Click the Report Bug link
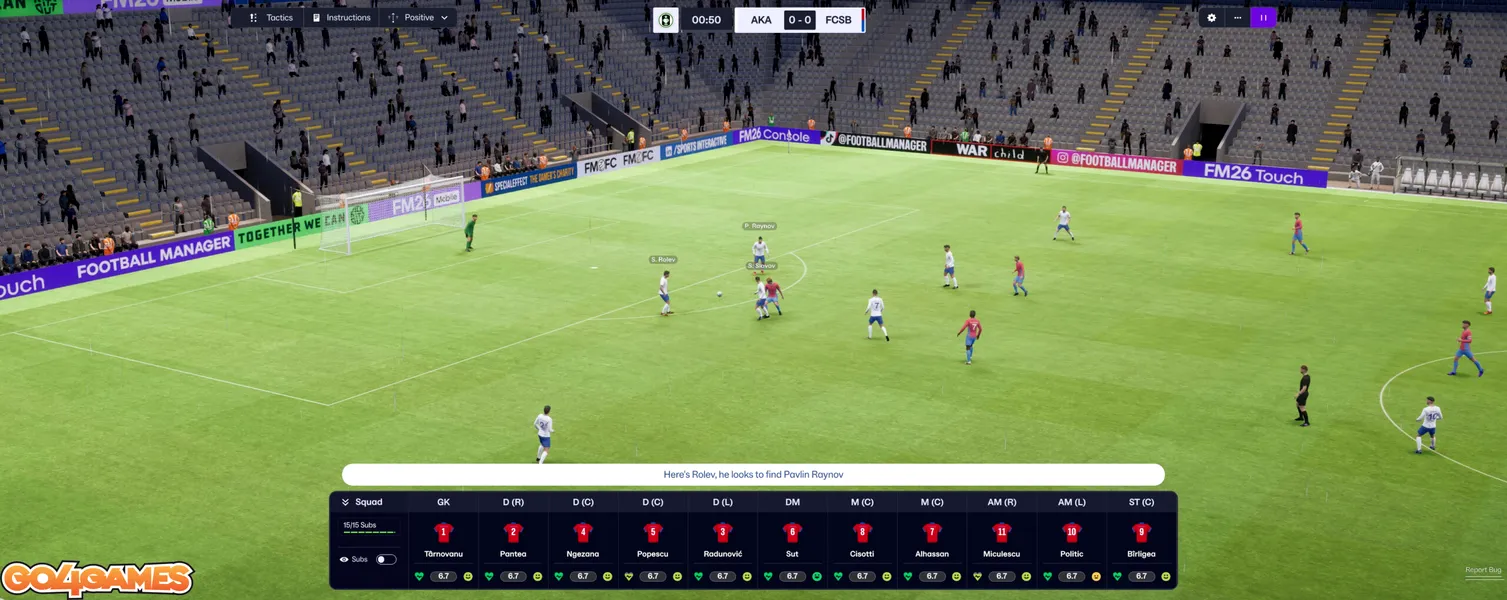Image resolution: width=1507 pixels, height=600 pixels. click(x=1482, y=570)
